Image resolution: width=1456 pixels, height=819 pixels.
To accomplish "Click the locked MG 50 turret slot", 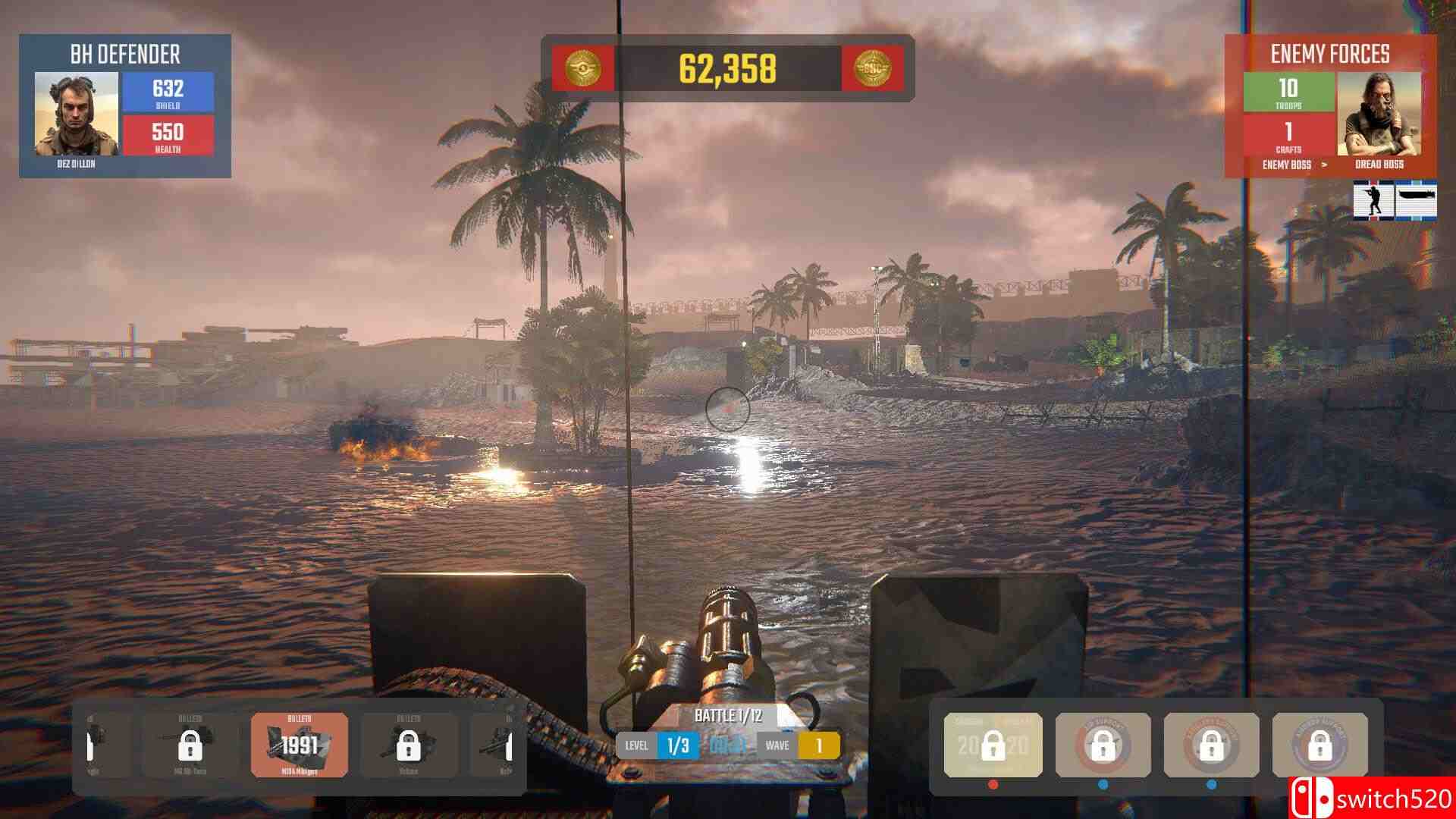I will tap(190, 745).
